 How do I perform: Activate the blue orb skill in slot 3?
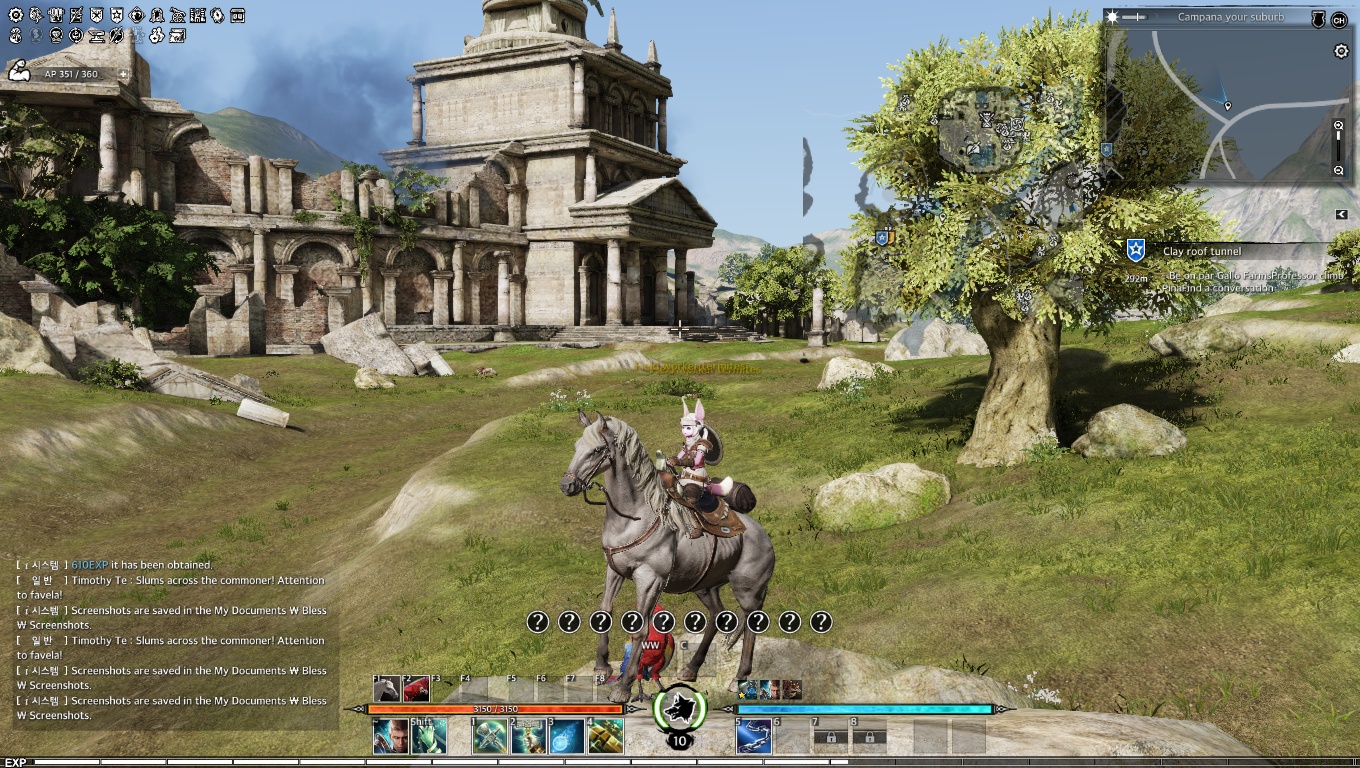[x=567, y=737]
